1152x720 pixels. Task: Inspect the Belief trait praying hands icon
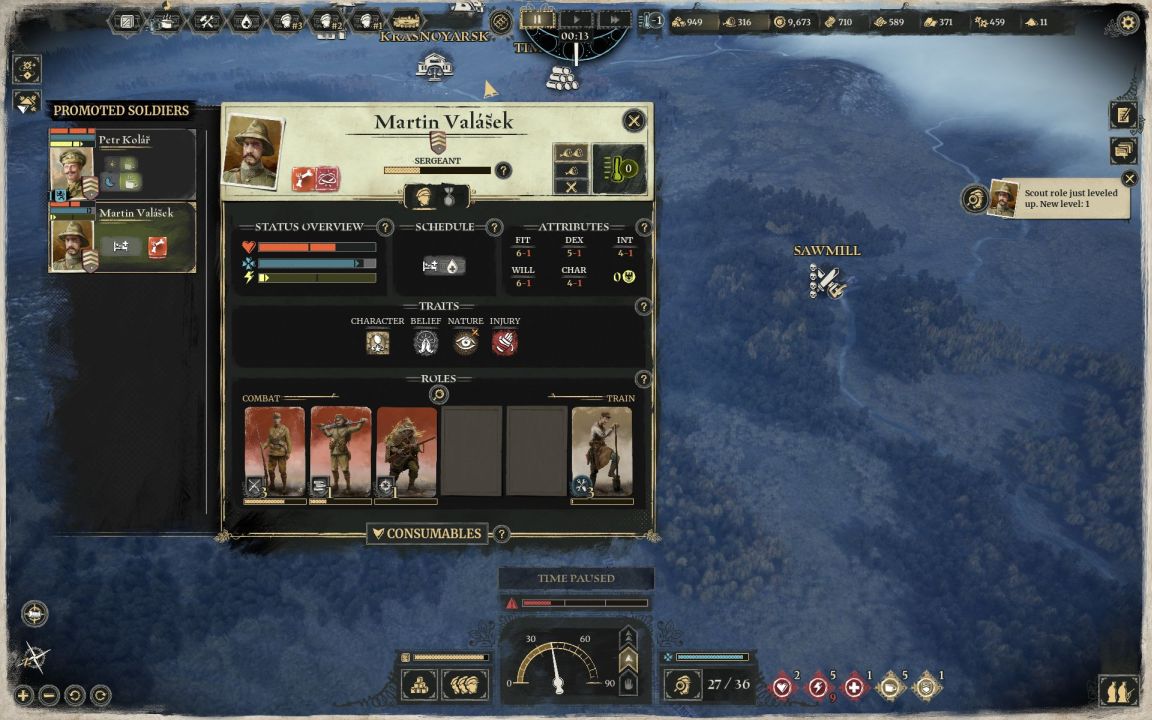(426, 343)
